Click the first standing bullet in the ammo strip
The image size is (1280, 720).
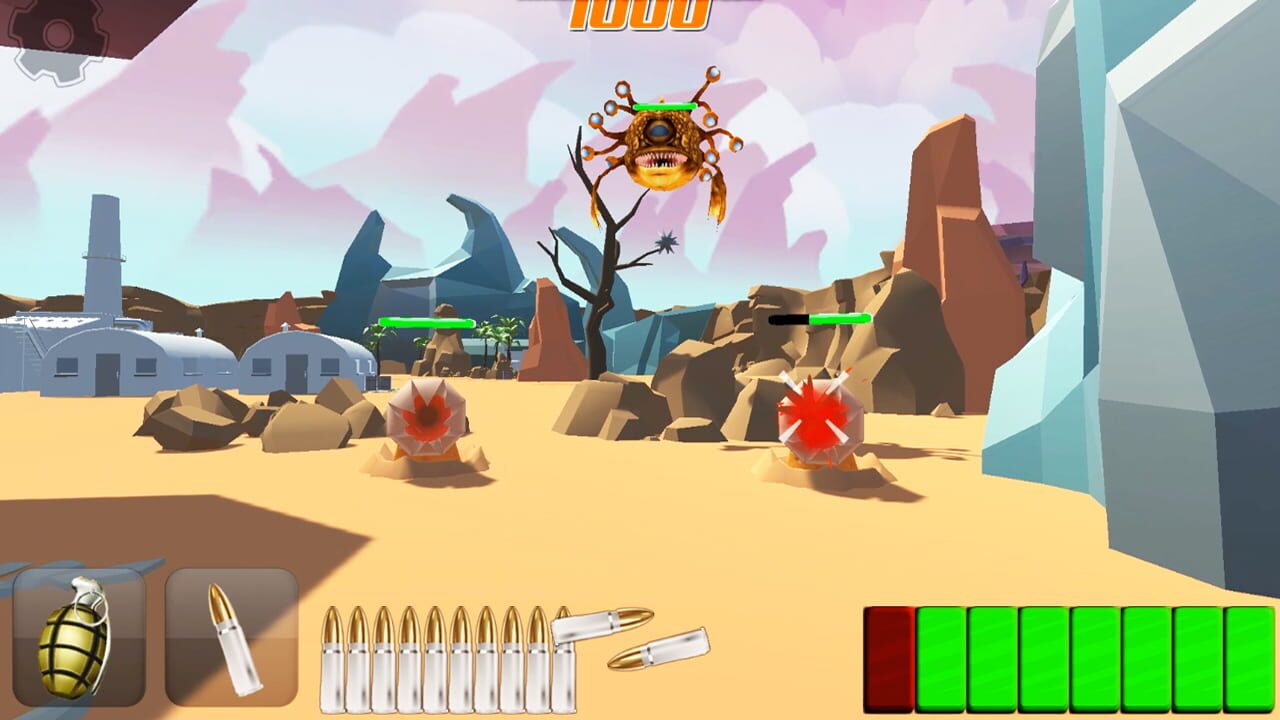pos(332,655)
